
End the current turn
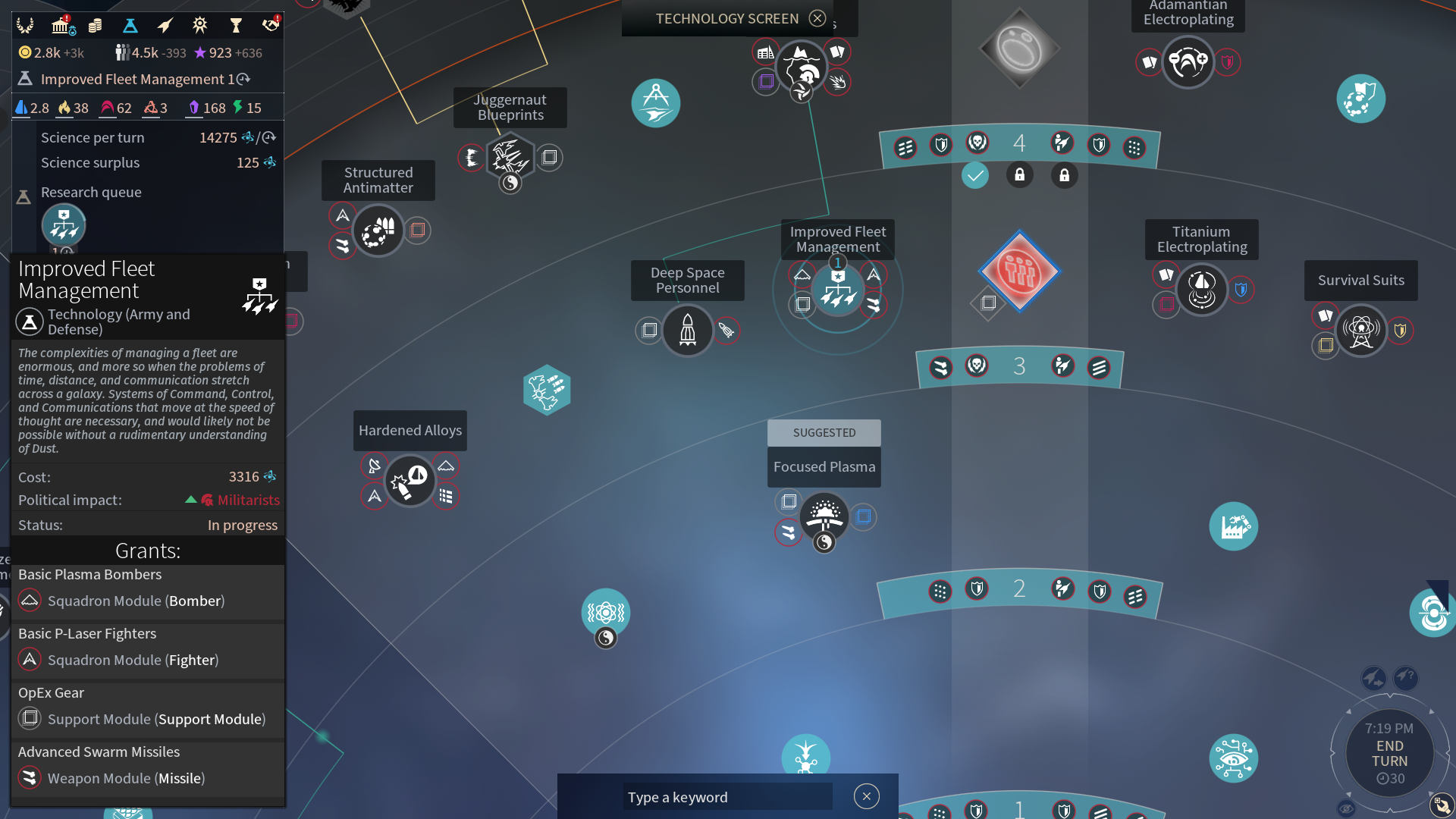tap(1389, 753)
